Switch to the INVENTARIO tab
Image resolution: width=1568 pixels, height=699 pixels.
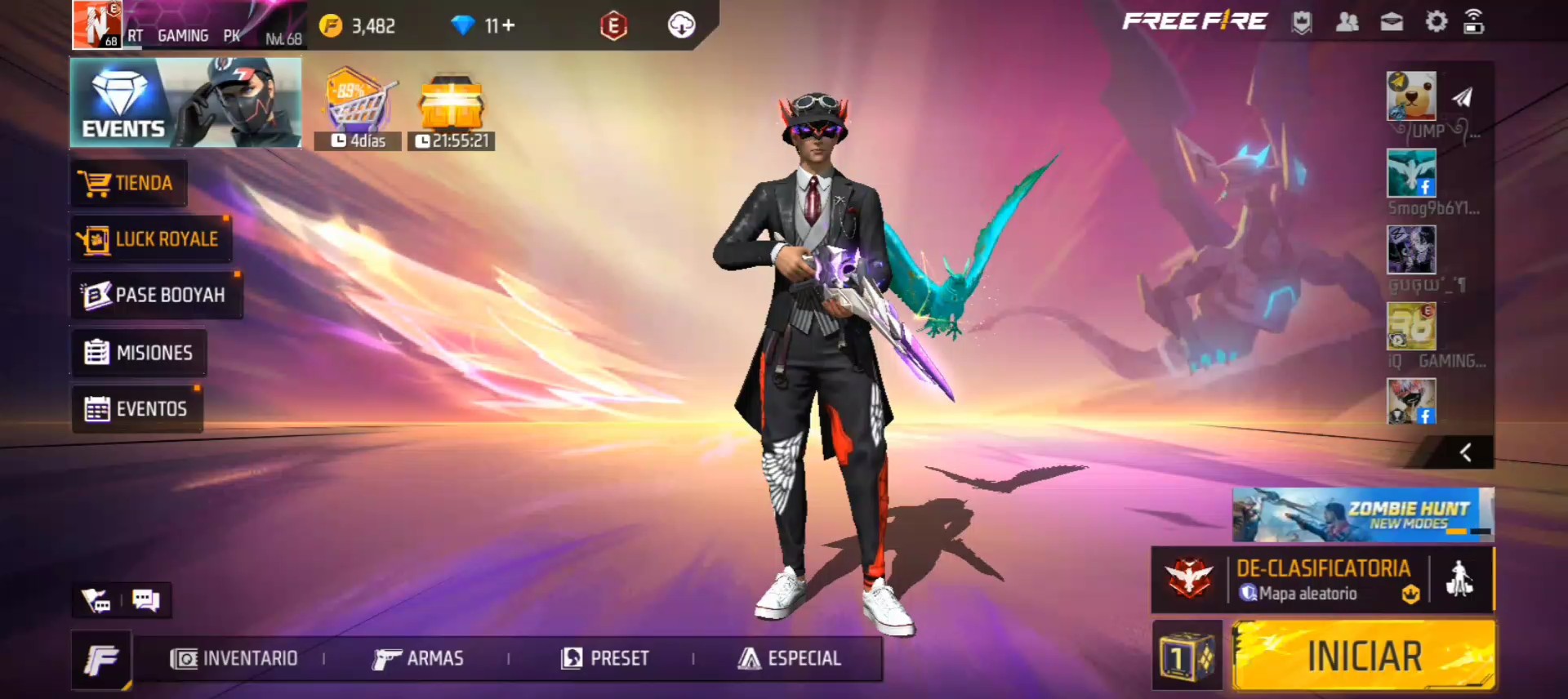[x=234, y=658]
